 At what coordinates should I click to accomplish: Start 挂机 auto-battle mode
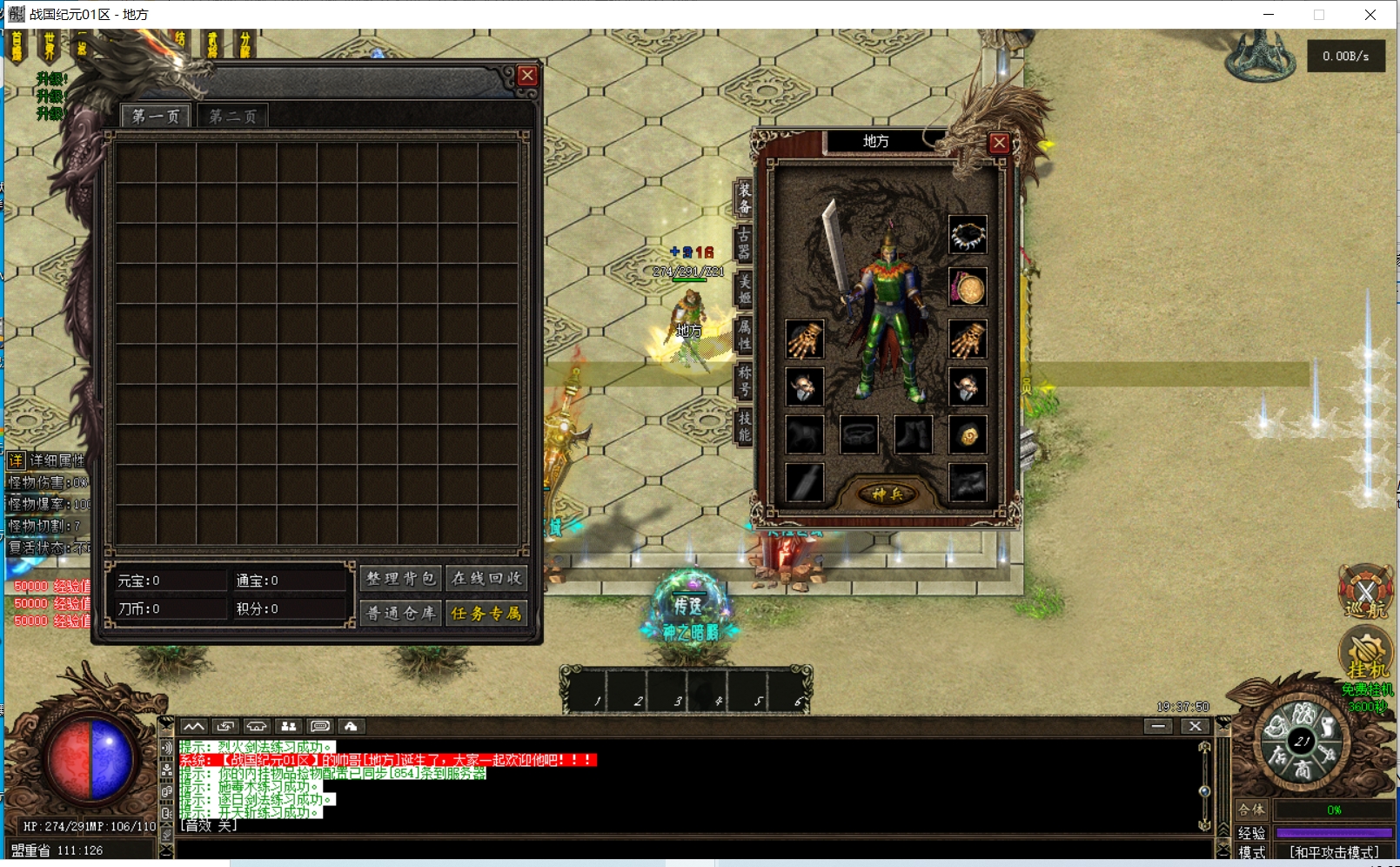[1366, 655]
